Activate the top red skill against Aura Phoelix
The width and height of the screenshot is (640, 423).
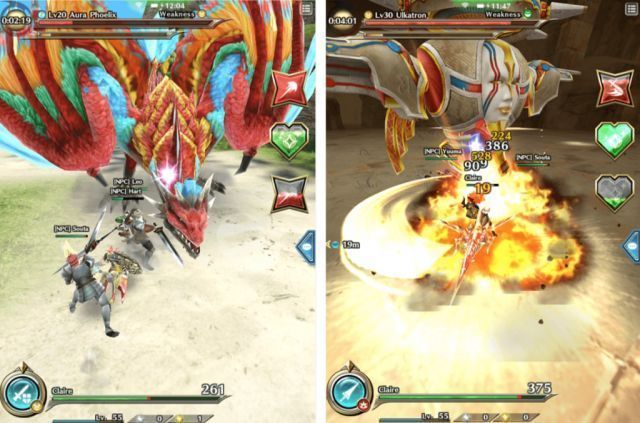click(290, 87)
